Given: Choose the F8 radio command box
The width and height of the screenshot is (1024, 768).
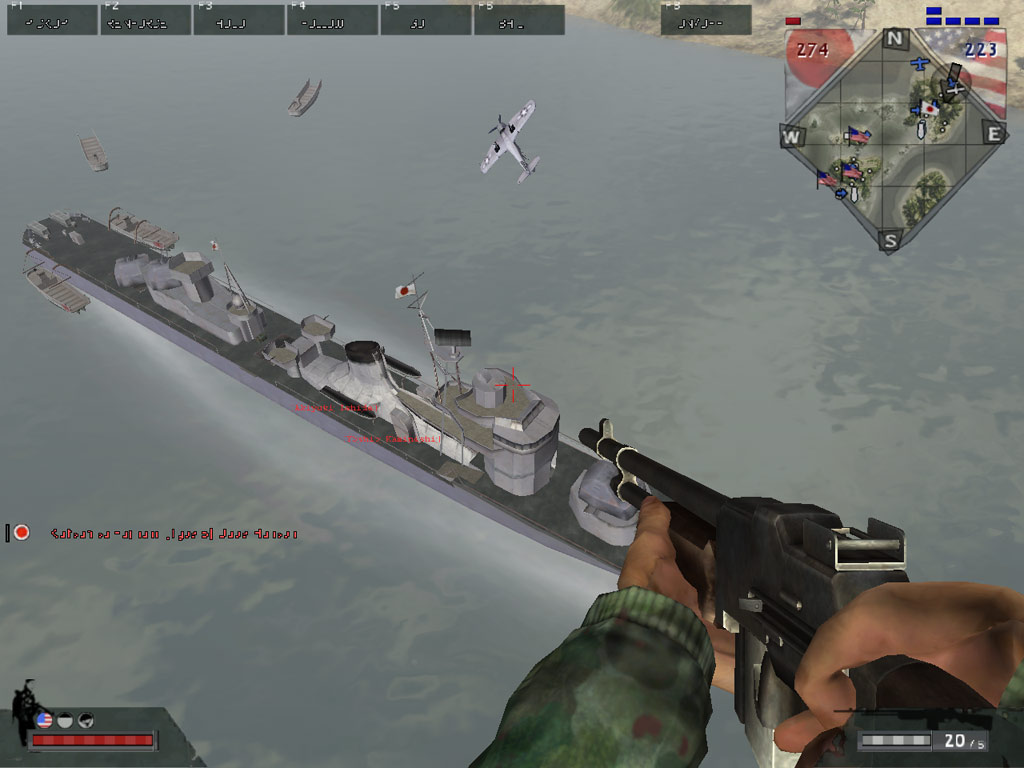Looking at the screenshot, I should (706, 20).
